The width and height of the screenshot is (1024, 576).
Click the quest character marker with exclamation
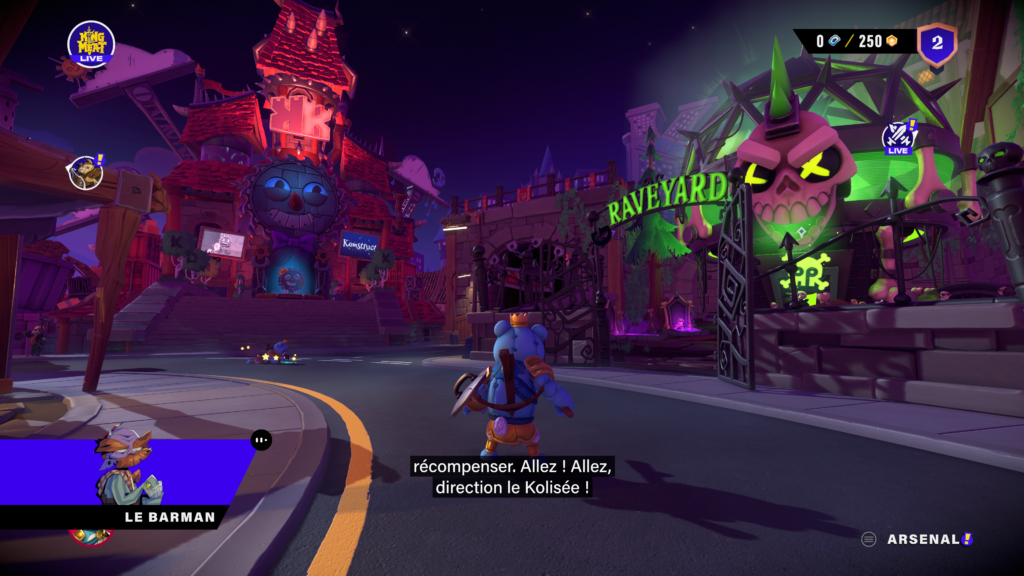[86, 172]
